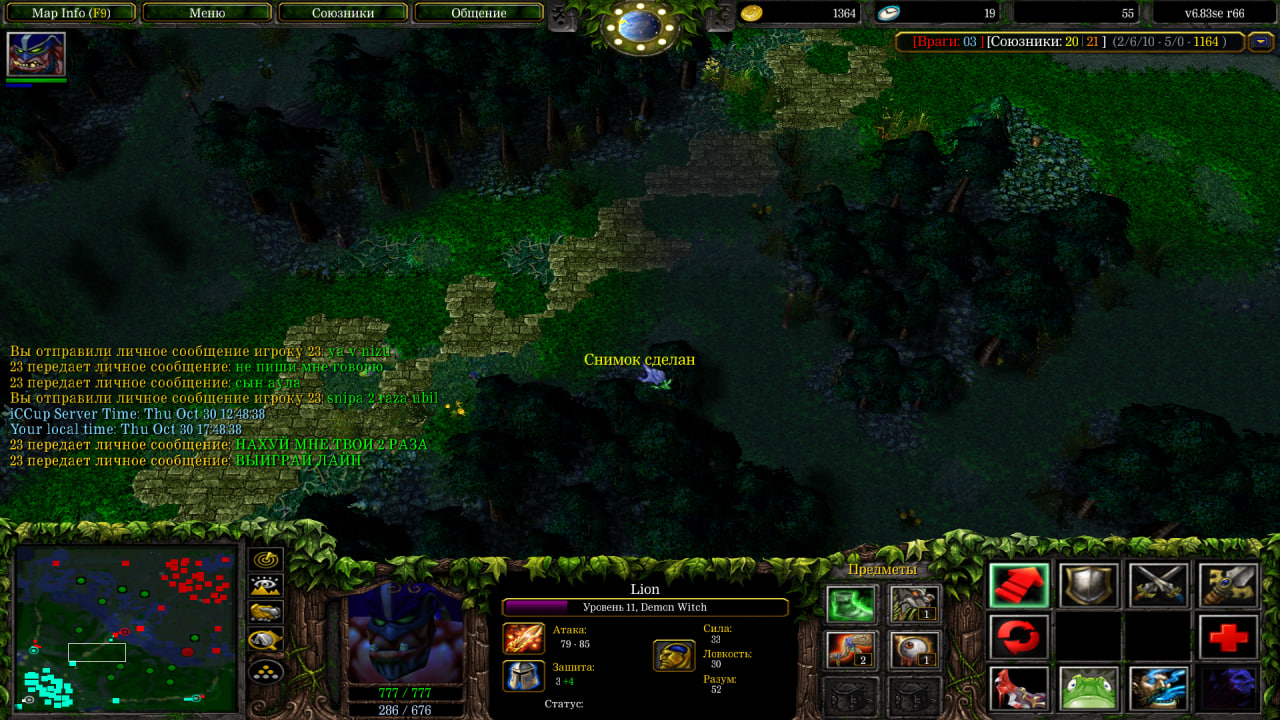Open the Map Info (F9) menu
Viewport: 1280px width, 720px height.
(x=71, y=13)
